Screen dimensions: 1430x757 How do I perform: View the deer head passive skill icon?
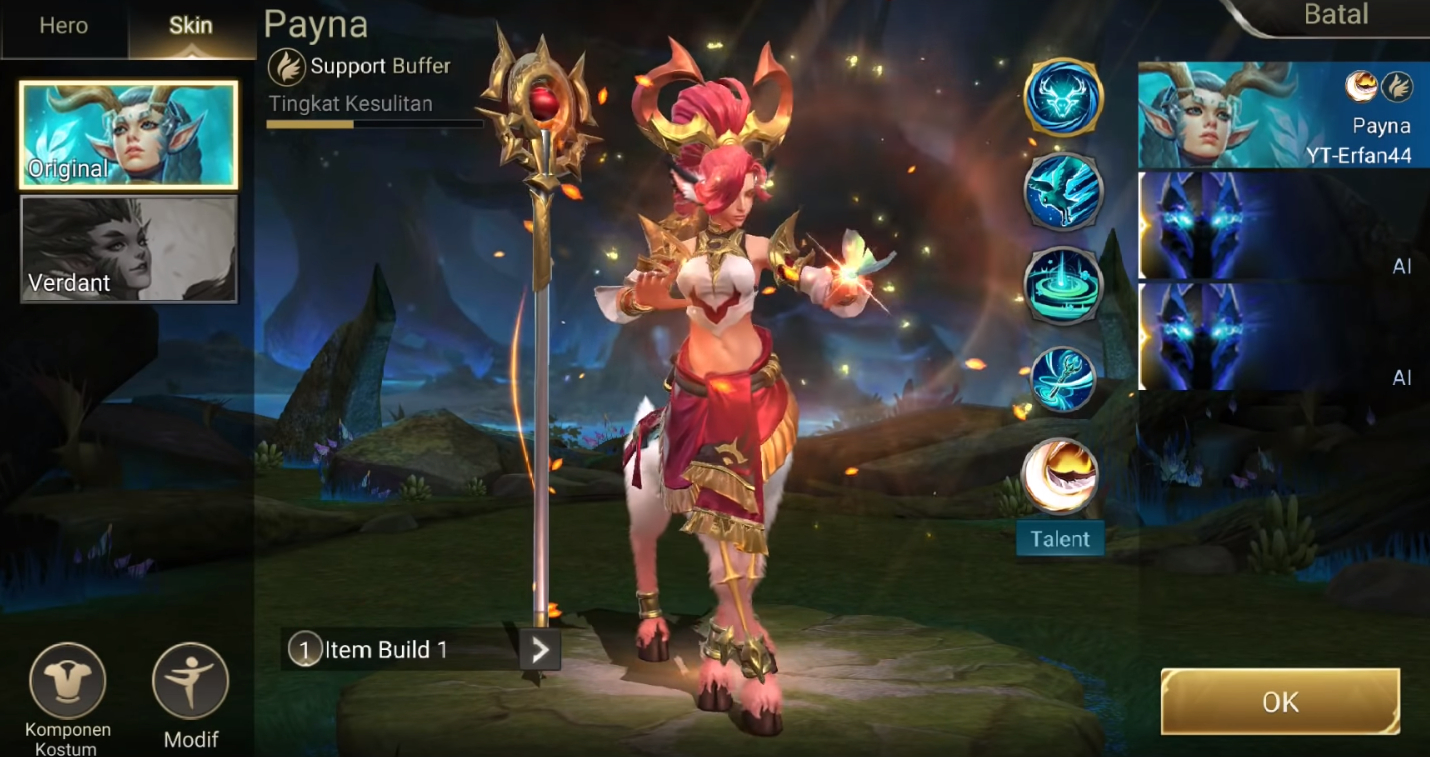pyautogui.click(x=1062, y=97)
